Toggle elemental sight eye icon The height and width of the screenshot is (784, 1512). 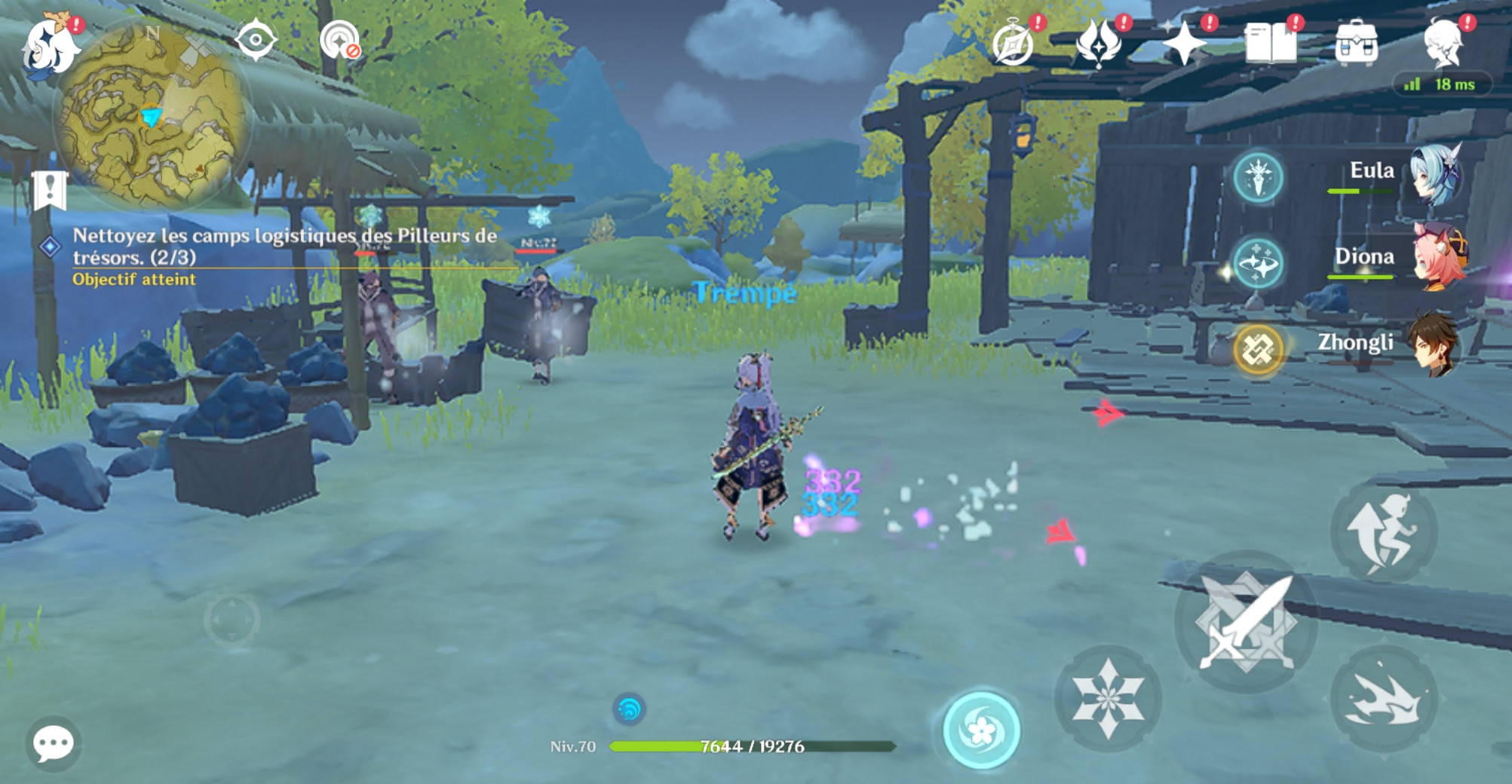pos(256,40)
